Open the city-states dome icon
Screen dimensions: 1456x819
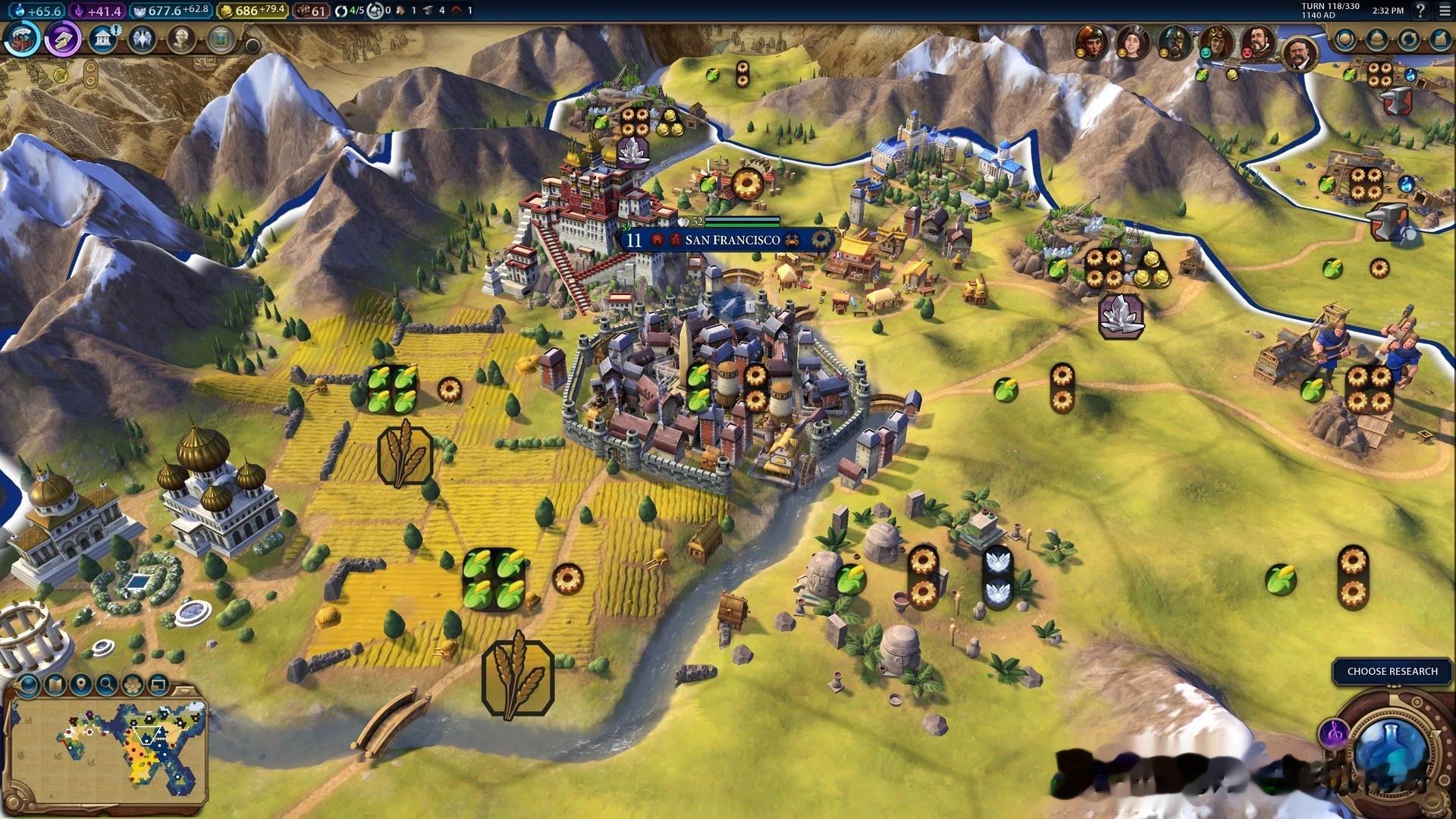[1376, 39]
